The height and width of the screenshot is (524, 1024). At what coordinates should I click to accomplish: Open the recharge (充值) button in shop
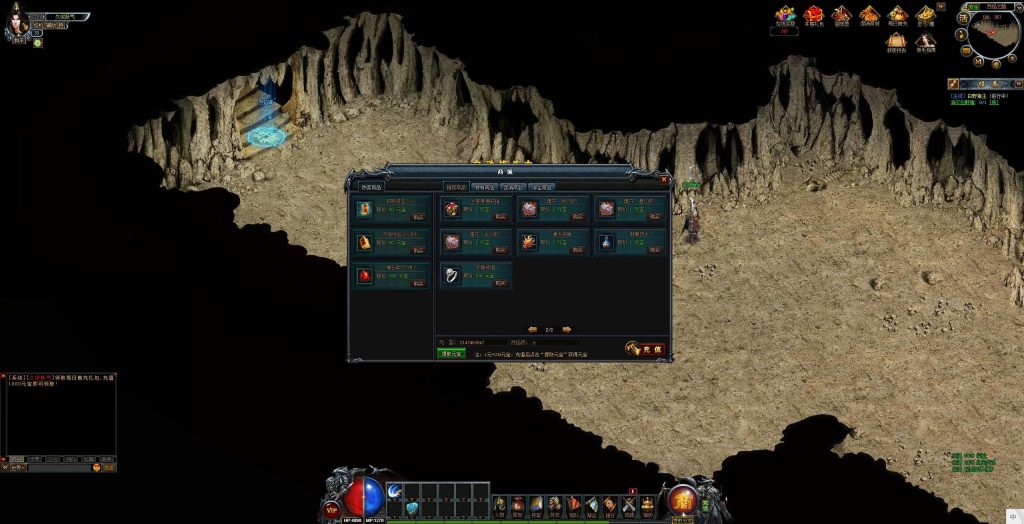[646, 349]
